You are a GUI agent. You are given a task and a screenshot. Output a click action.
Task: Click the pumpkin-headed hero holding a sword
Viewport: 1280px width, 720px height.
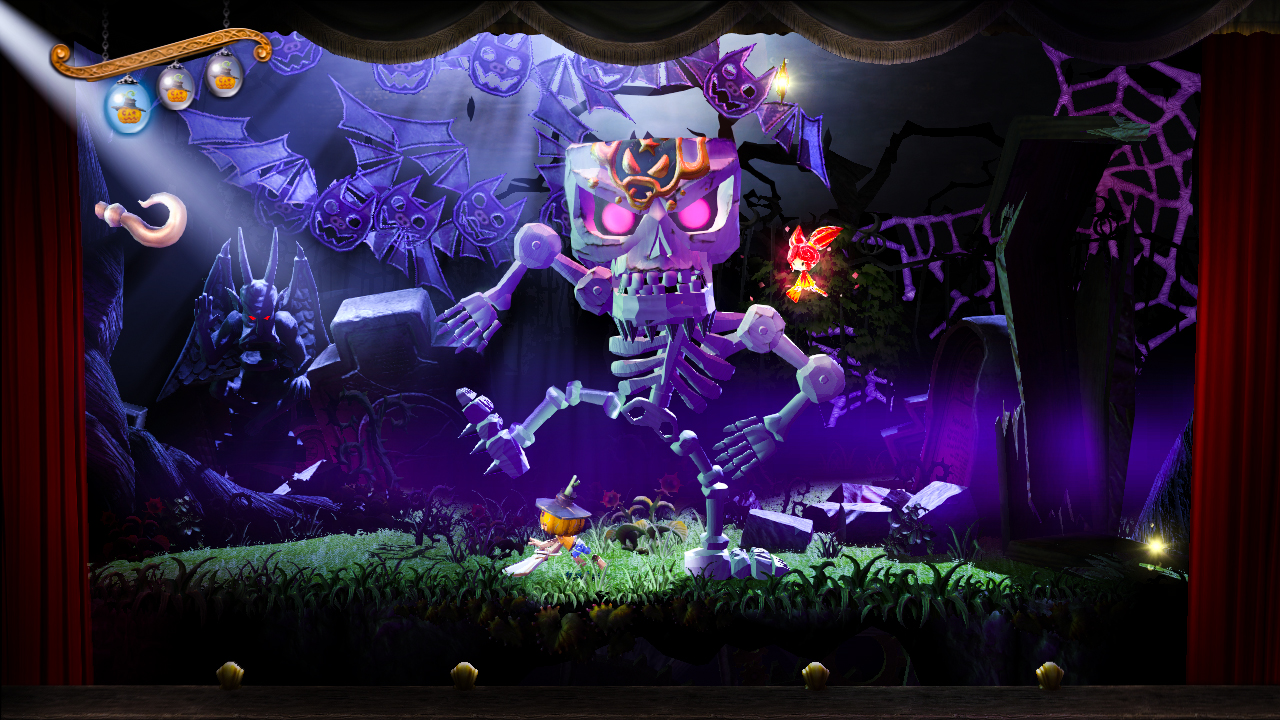click(x=560, y=530)
